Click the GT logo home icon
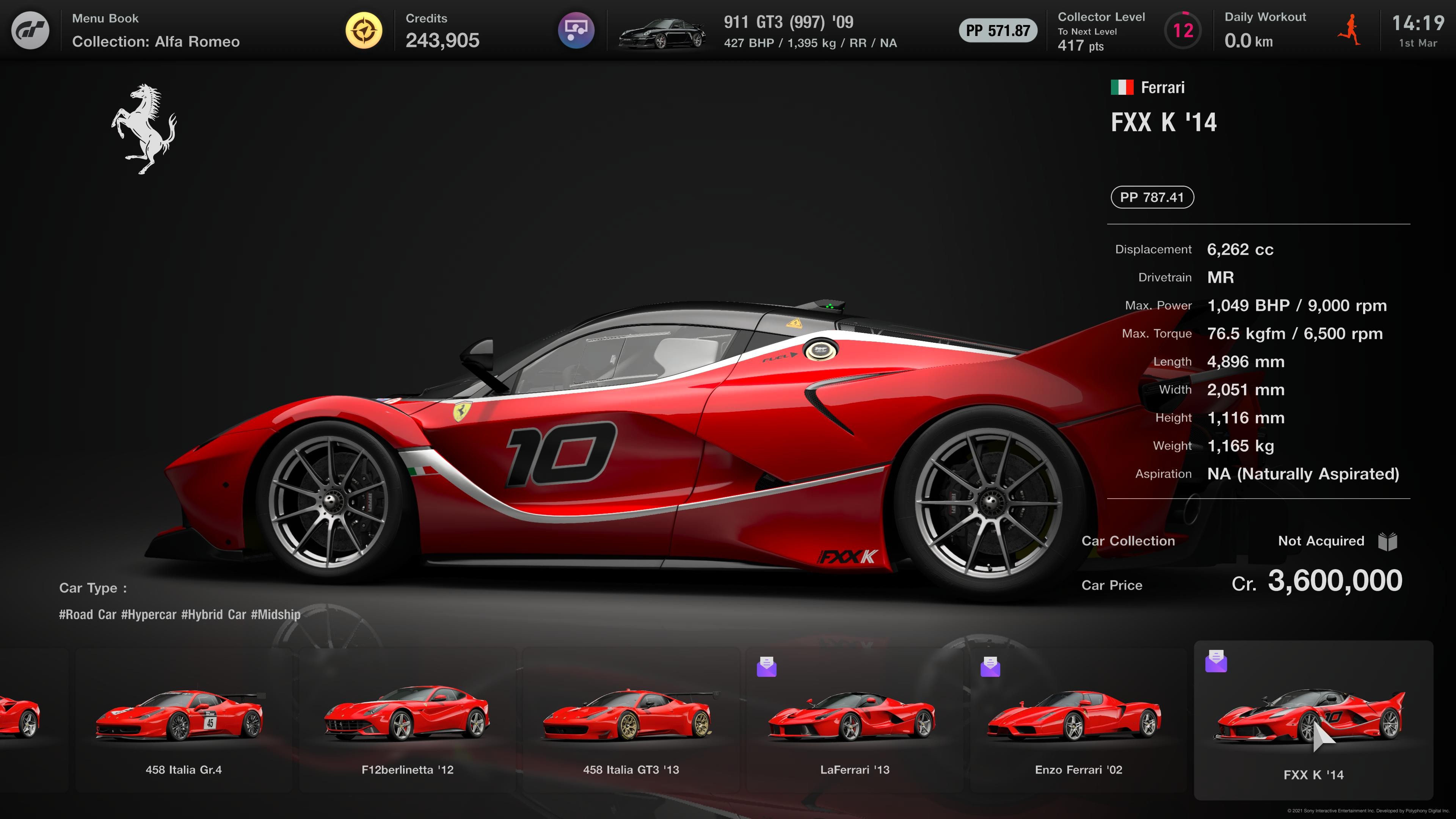This screenshot has width=1456, height=819. tap(30, 30)
